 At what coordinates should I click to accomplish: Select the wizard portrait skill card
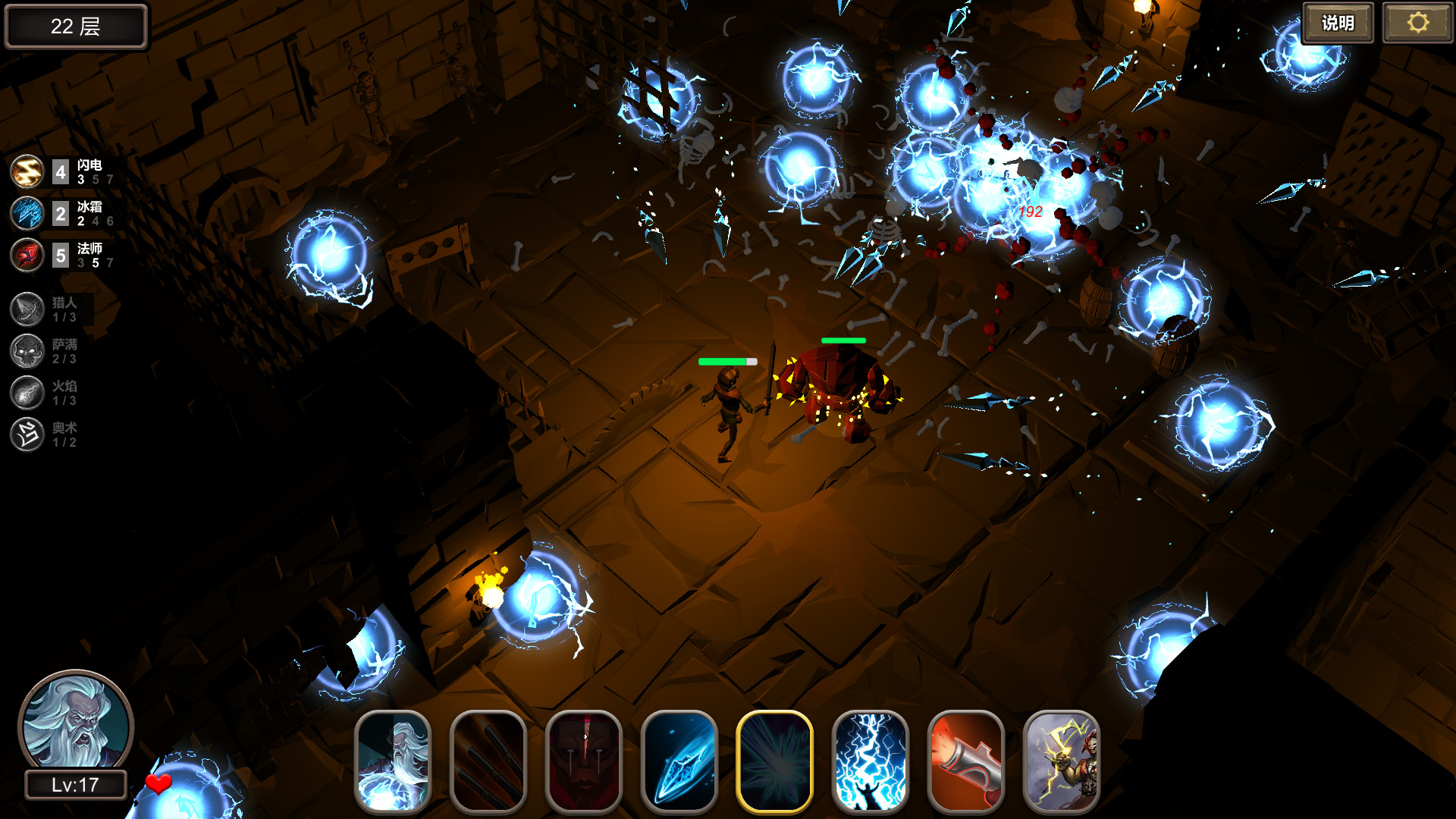point(392,761)
